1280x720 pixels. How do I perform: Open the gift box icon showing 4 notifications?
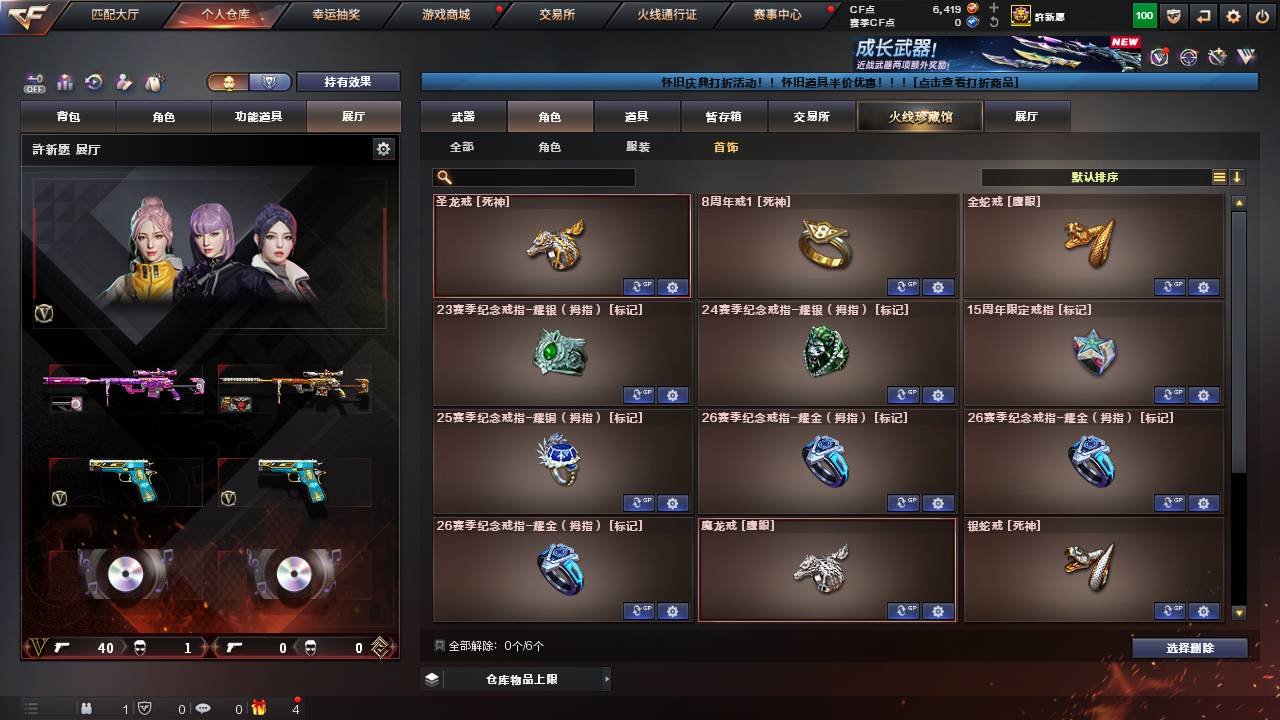pyautogui.click(x=257, y=708)
